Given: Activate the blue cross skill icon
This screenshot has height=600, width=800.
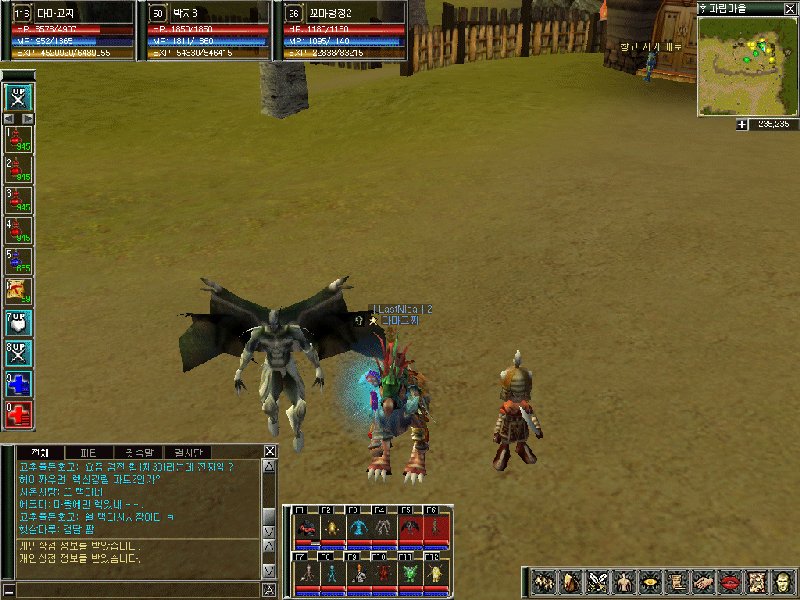Looking at the screenshot, I should 19,384.
